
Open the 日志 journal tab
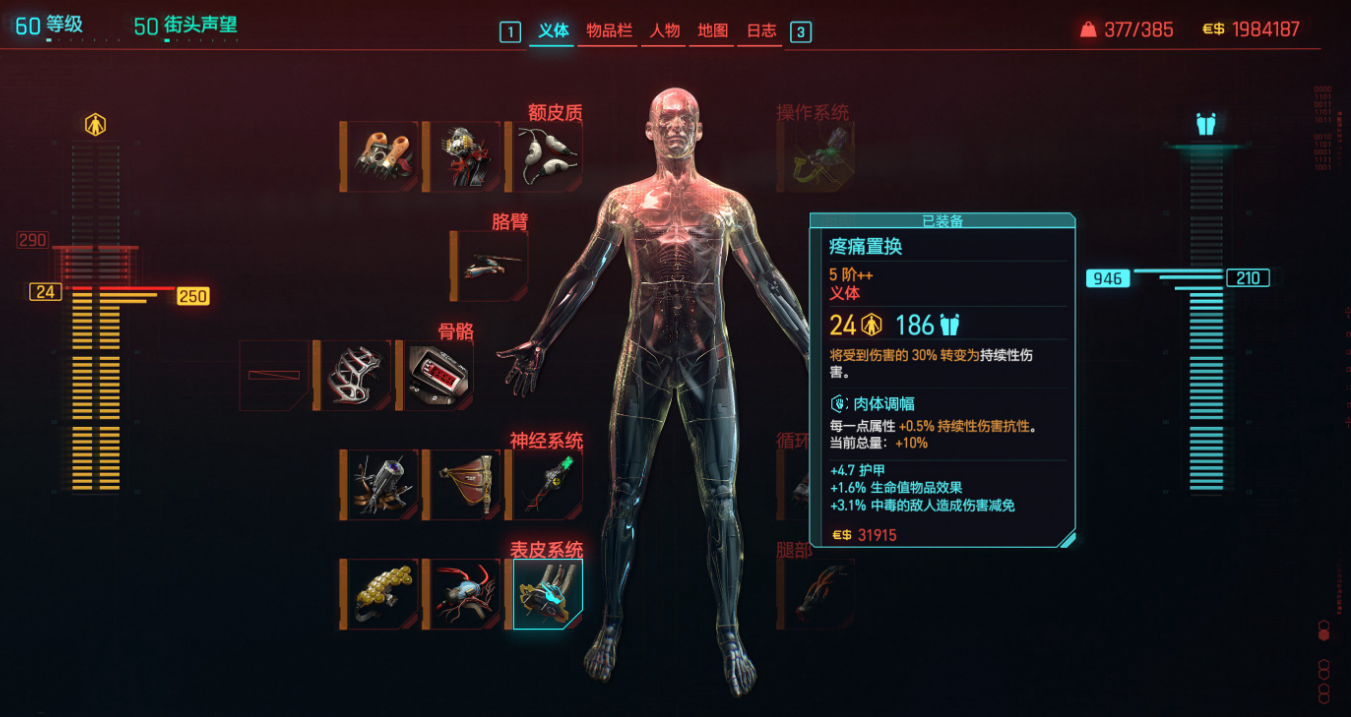point(761,31)
